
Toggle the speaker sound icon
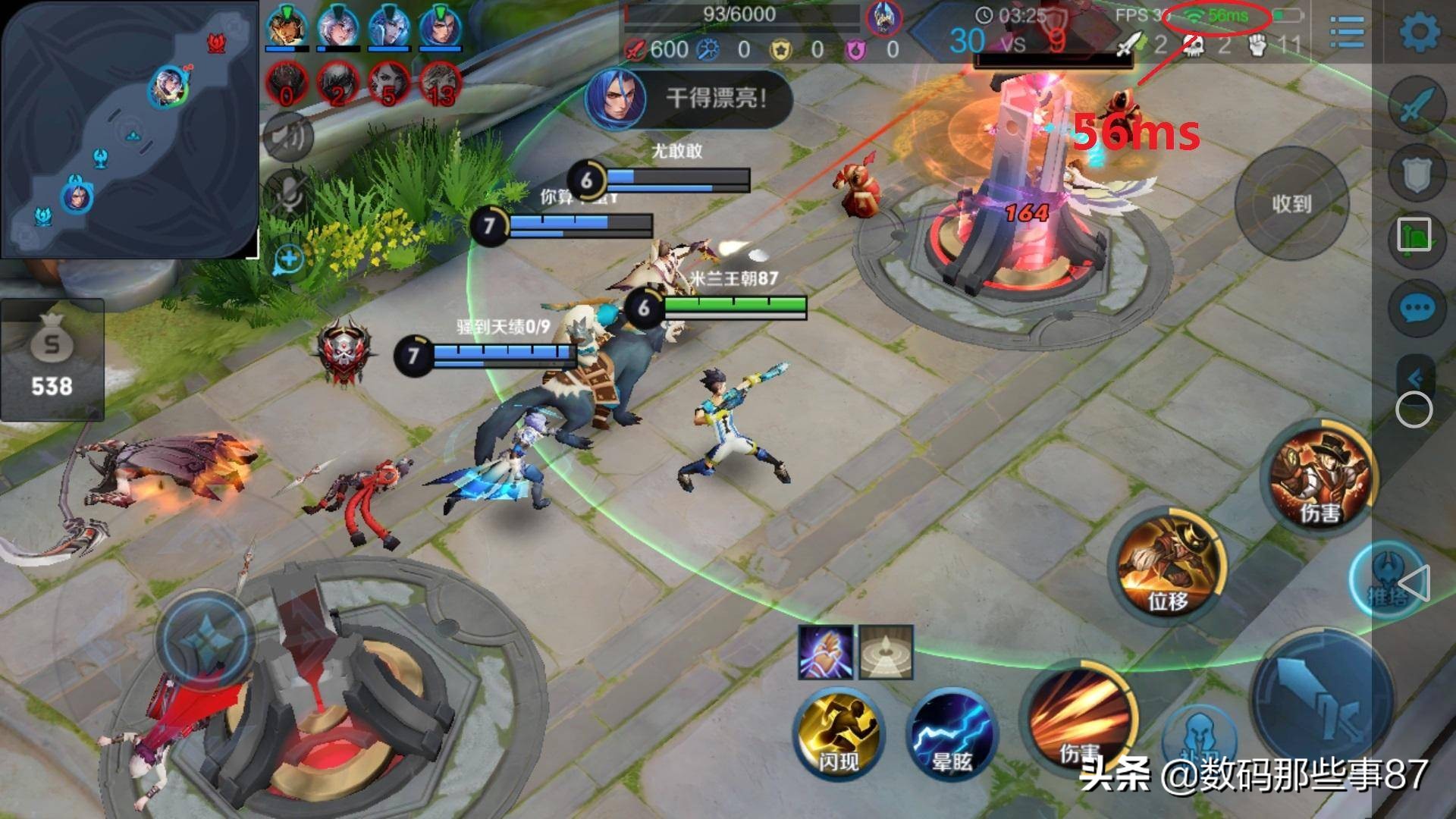287,137
